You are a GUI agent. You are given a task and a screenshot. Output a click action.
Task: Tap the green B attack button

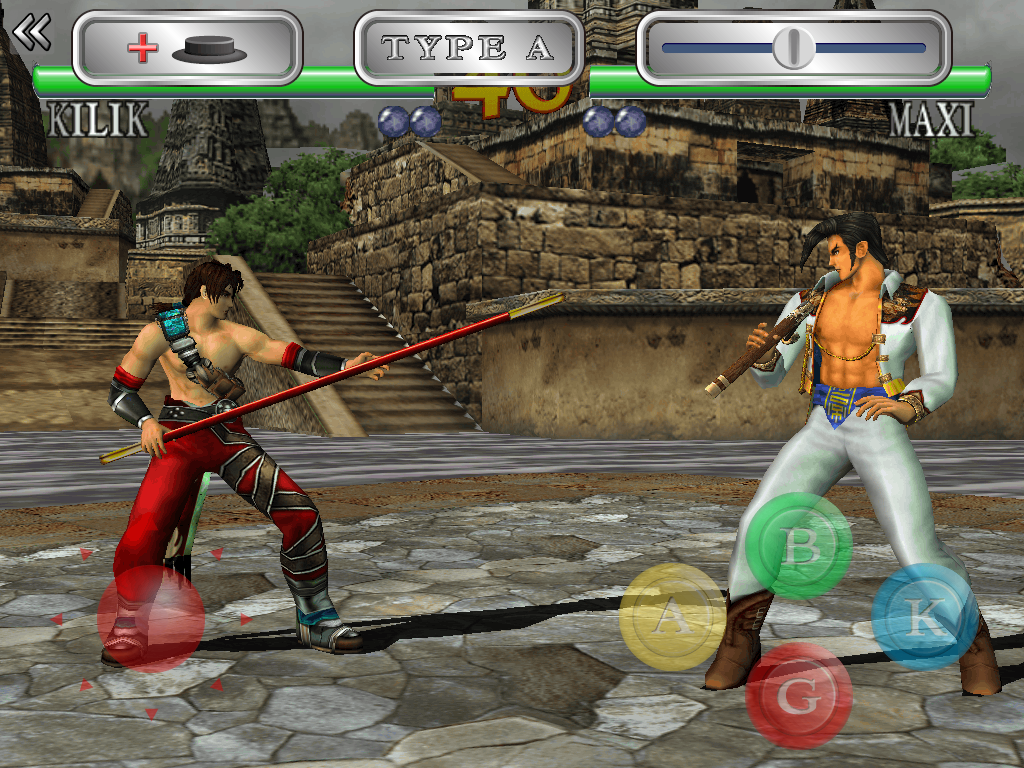[799, 546]
